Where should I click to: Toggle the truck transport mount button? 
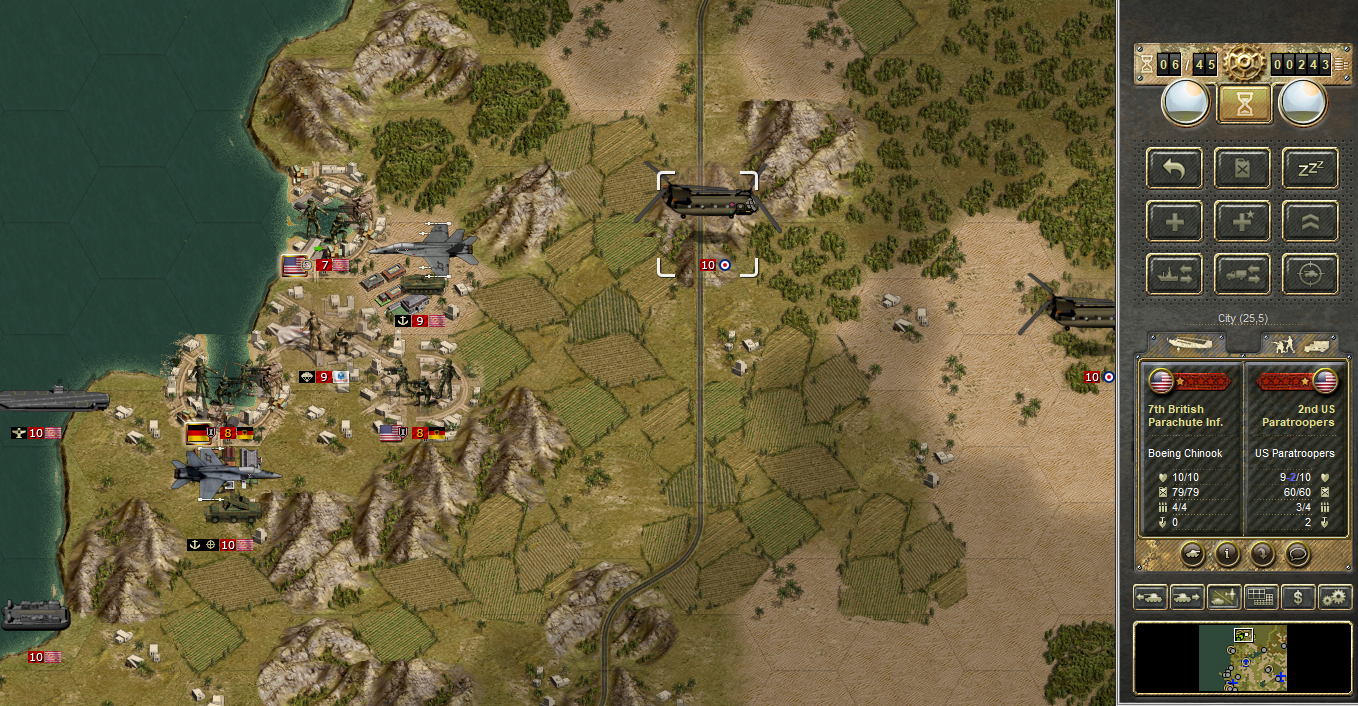(1242, 274)
